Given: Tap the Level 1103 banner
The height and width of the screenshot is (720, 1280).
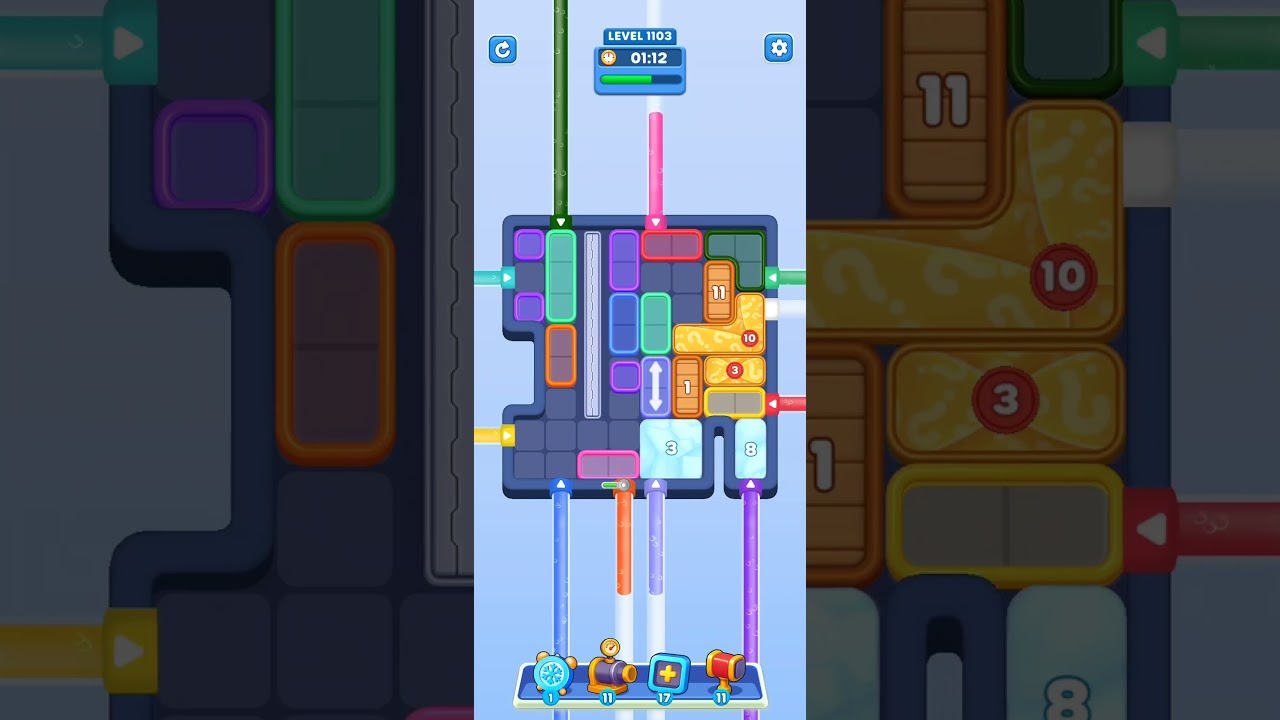Looking at the screenshot, I should pyautogui.click(x=640, y=36).
